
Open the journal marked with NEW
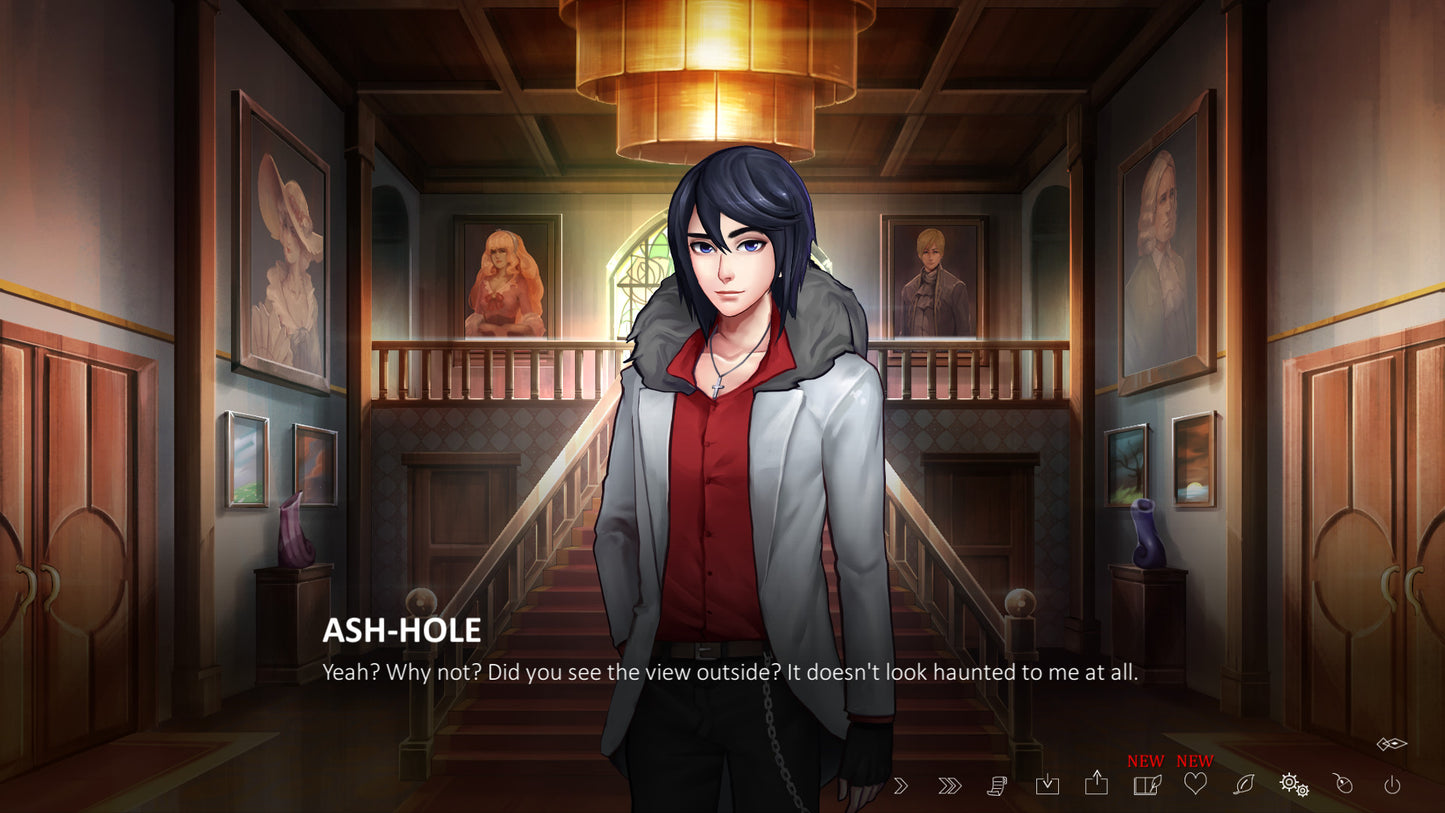point(1149,786)
